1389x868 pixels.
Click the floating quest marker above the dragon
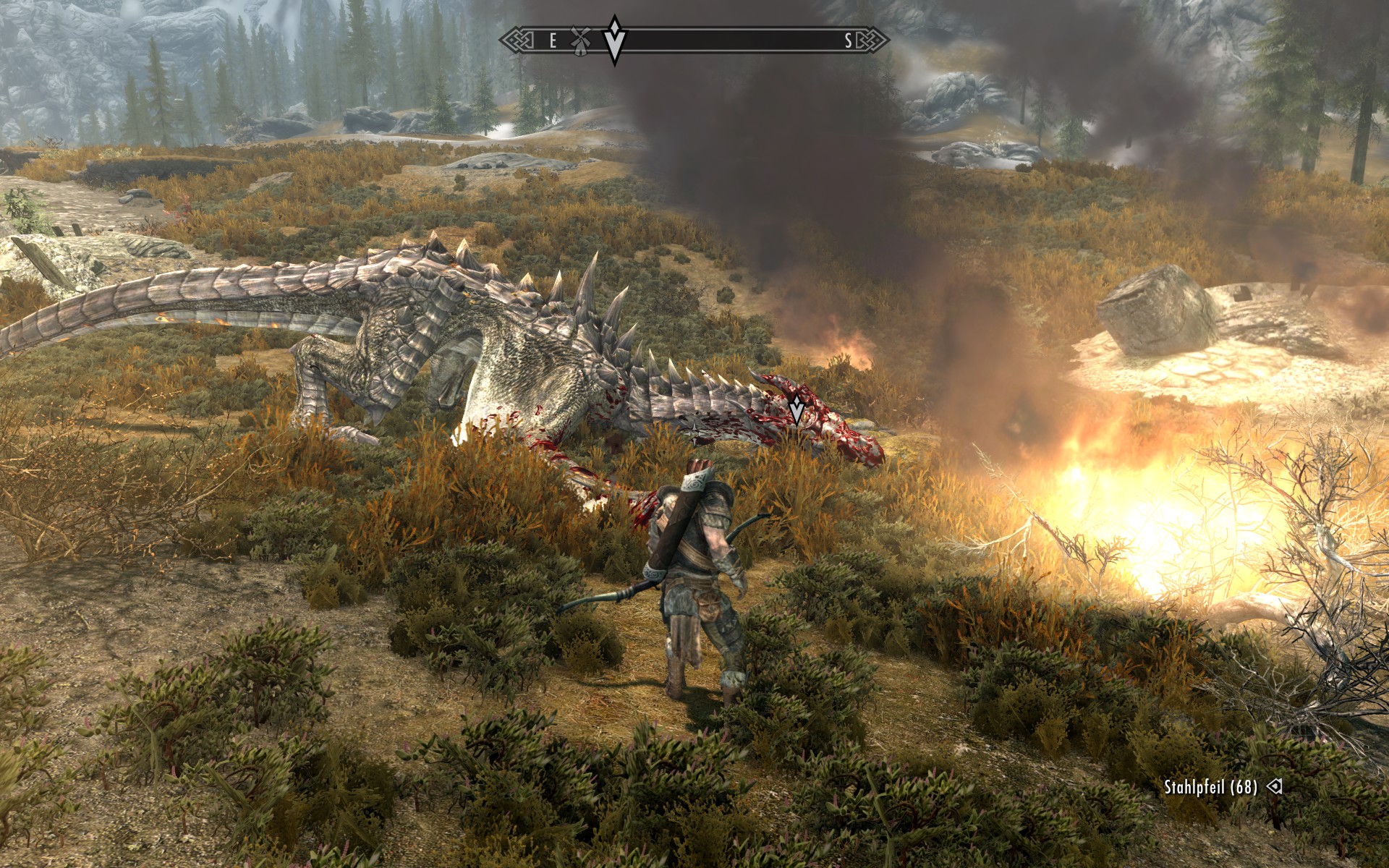click(x=797, y=409)
